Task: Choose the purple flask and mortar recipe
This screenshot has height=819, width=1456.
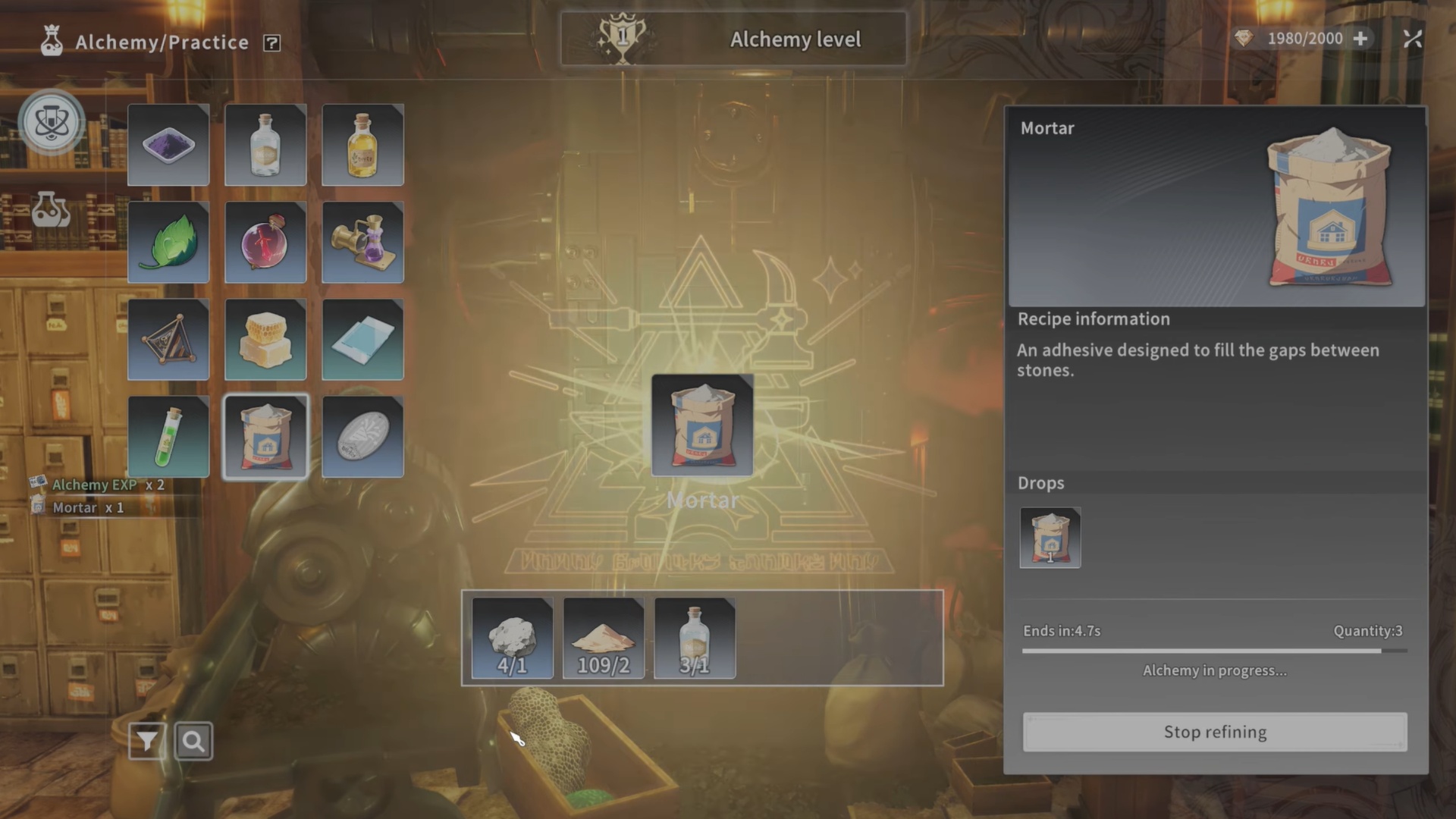Action: coord(362,242)
